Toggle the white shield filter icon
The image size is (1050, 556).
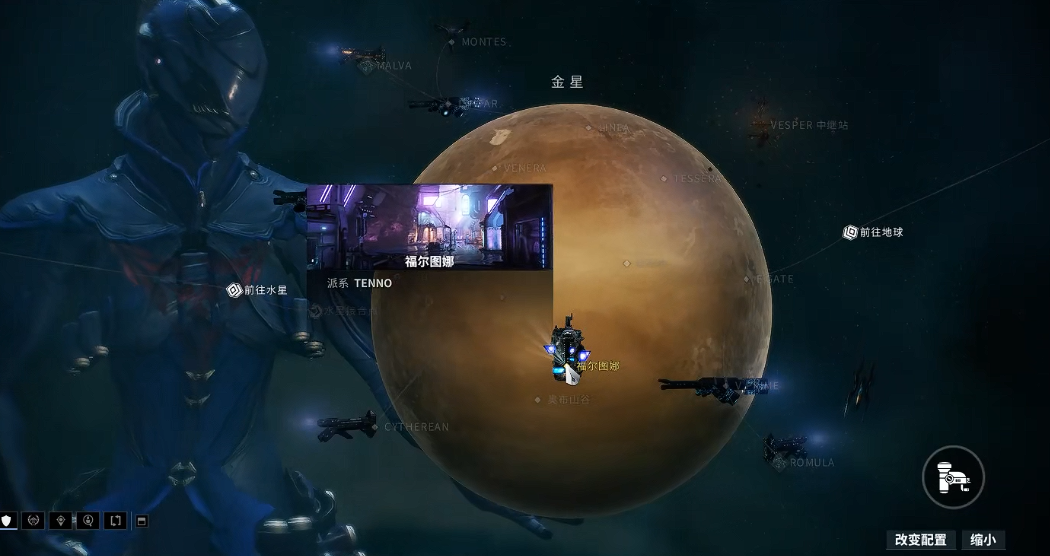pos(8,521)
